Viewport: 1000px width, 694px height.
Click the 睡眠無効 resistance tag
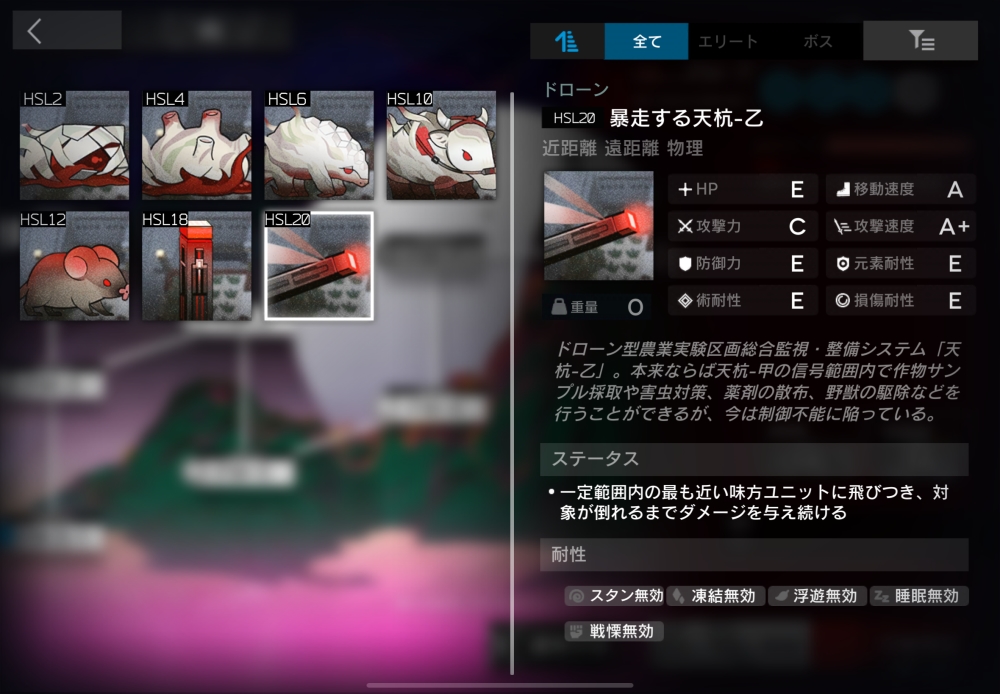(x=919, y=596)
